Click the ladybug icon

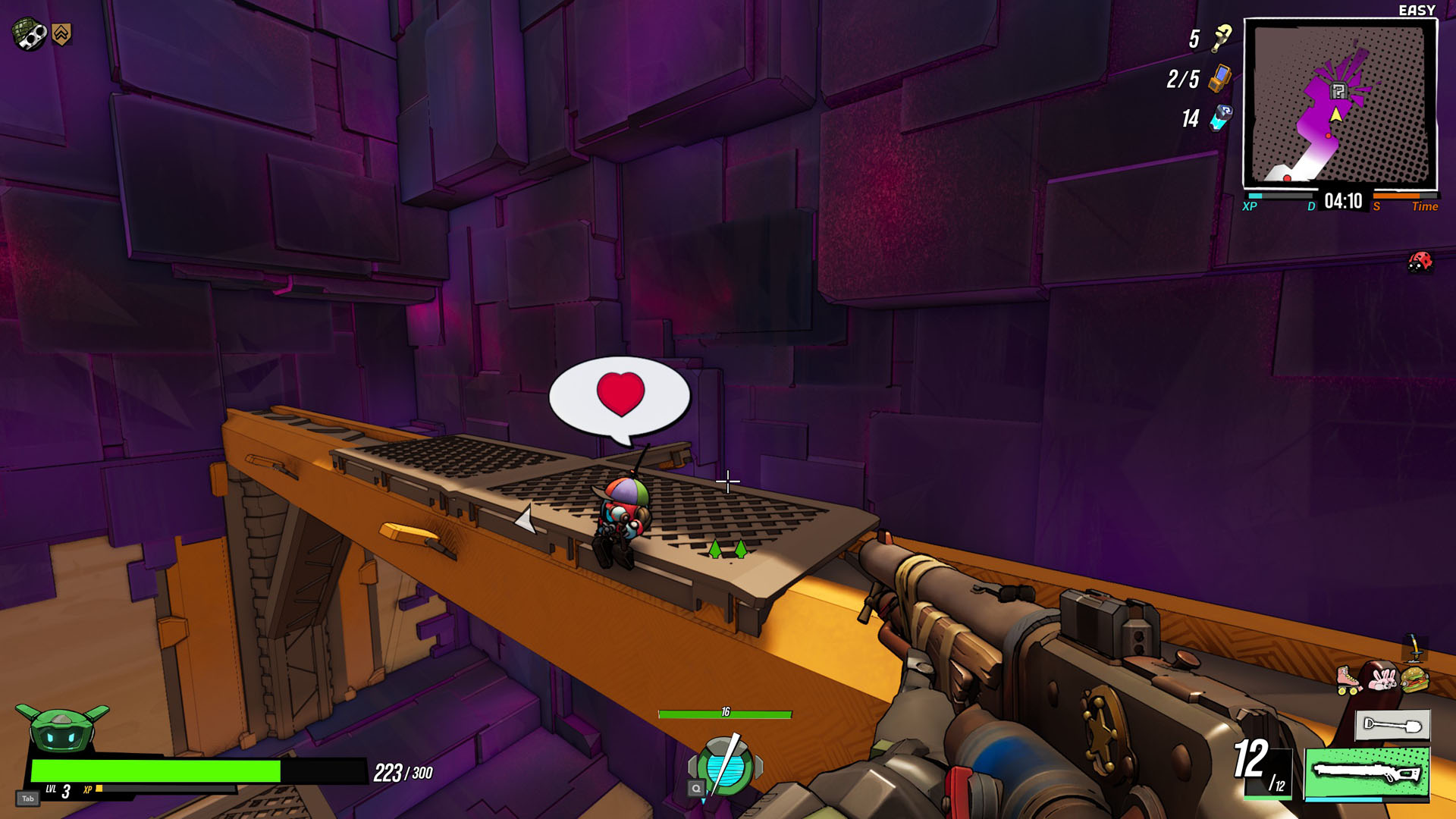click(x=1420, y=262)
